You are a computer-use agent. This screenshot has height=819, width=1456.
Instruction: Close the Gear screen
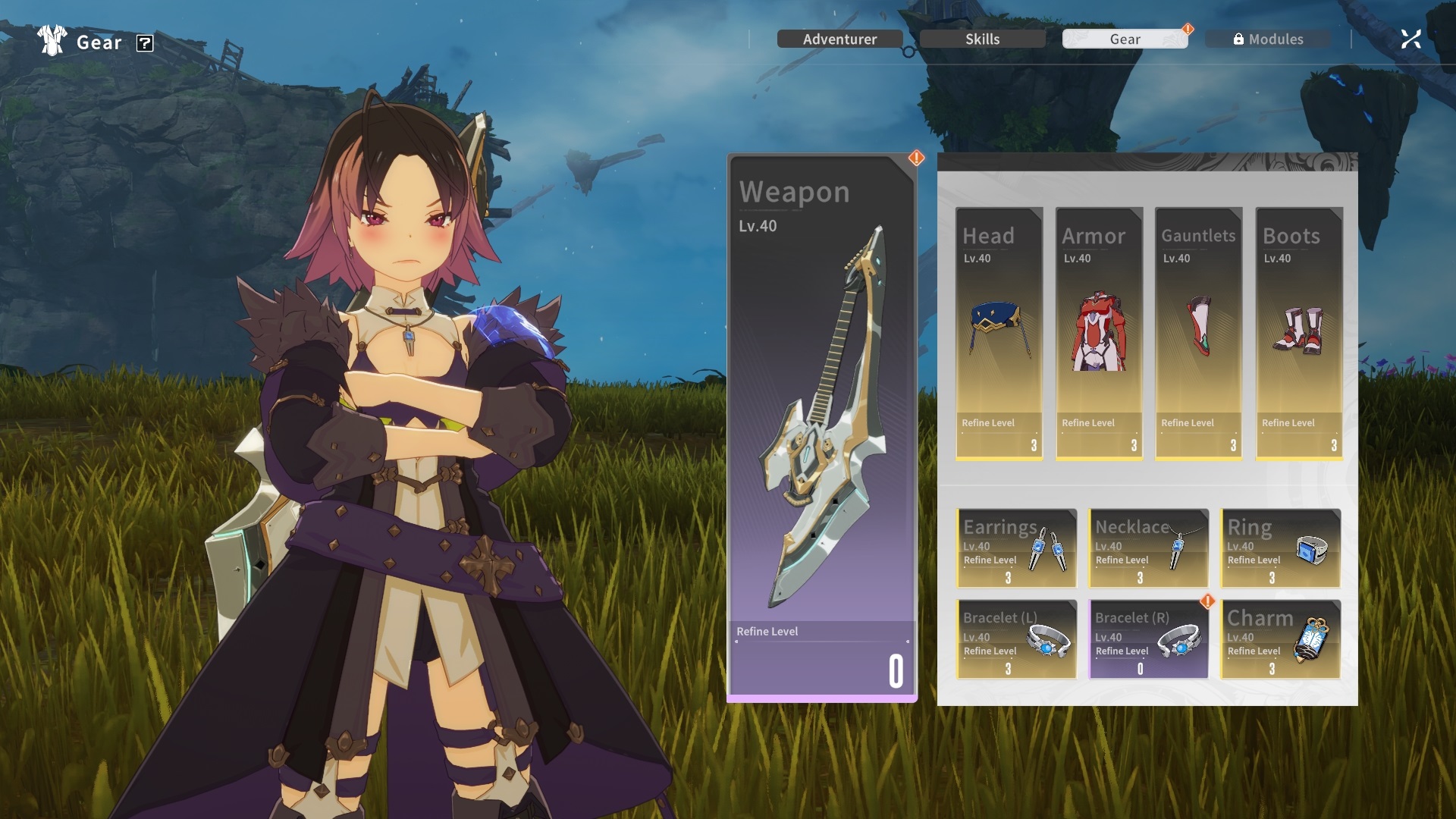click(x=1410, y=39)
